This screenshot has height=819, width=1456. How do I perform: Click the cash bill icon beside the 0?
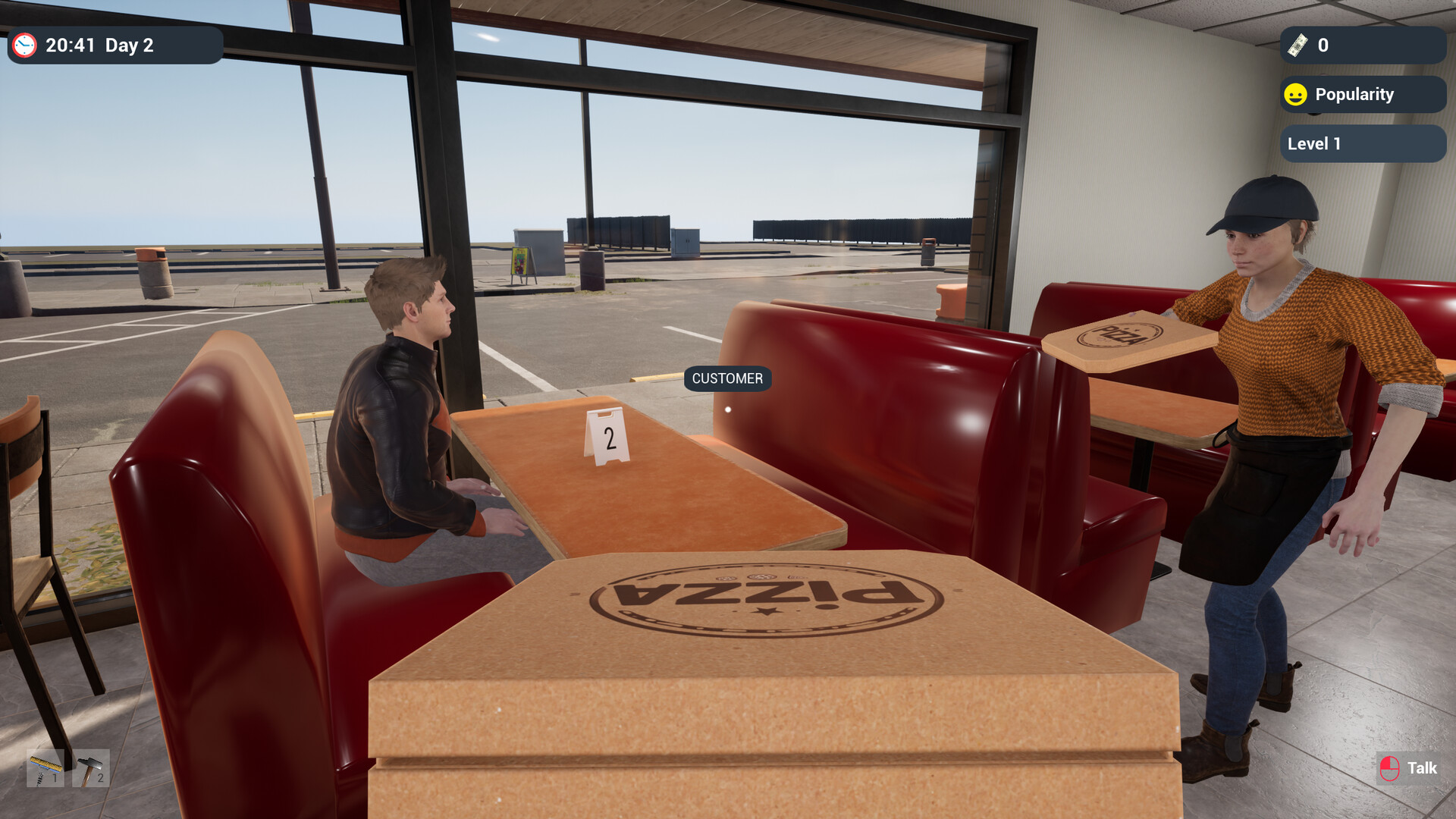pos(1299,45)
